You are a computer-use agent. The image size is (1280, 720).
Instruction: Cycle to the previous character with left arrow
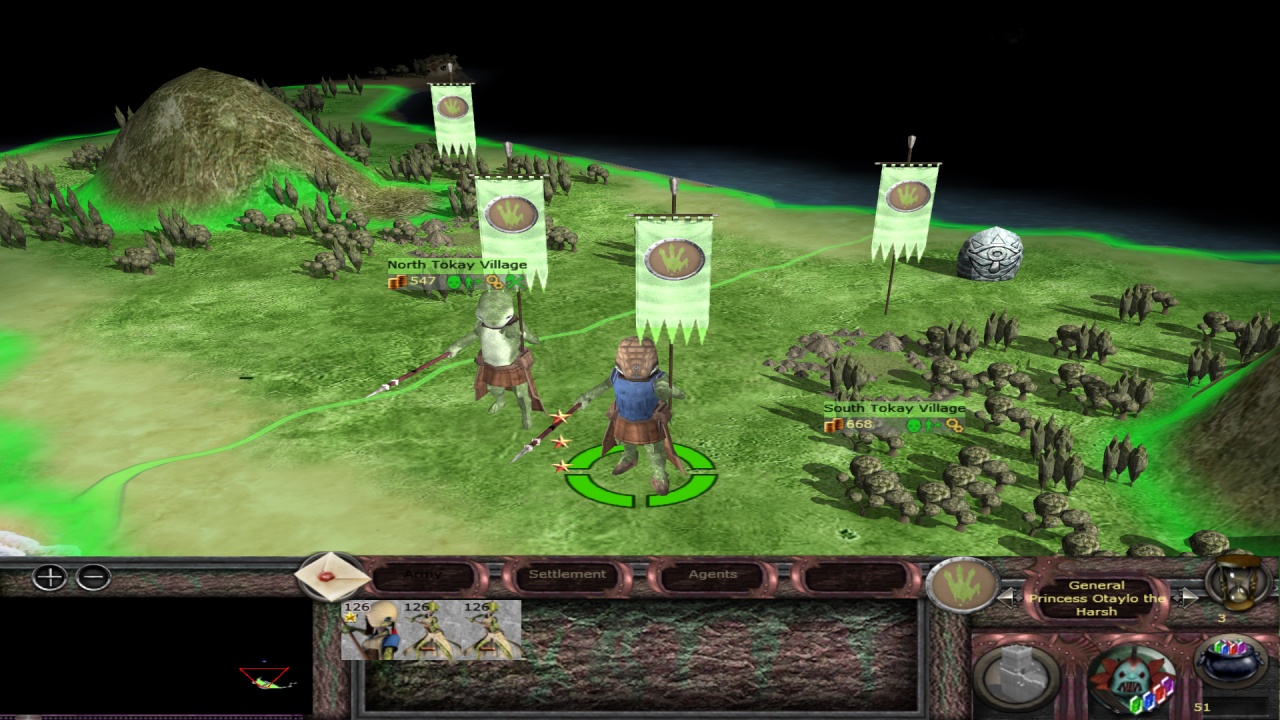(x=1009, y=598)
